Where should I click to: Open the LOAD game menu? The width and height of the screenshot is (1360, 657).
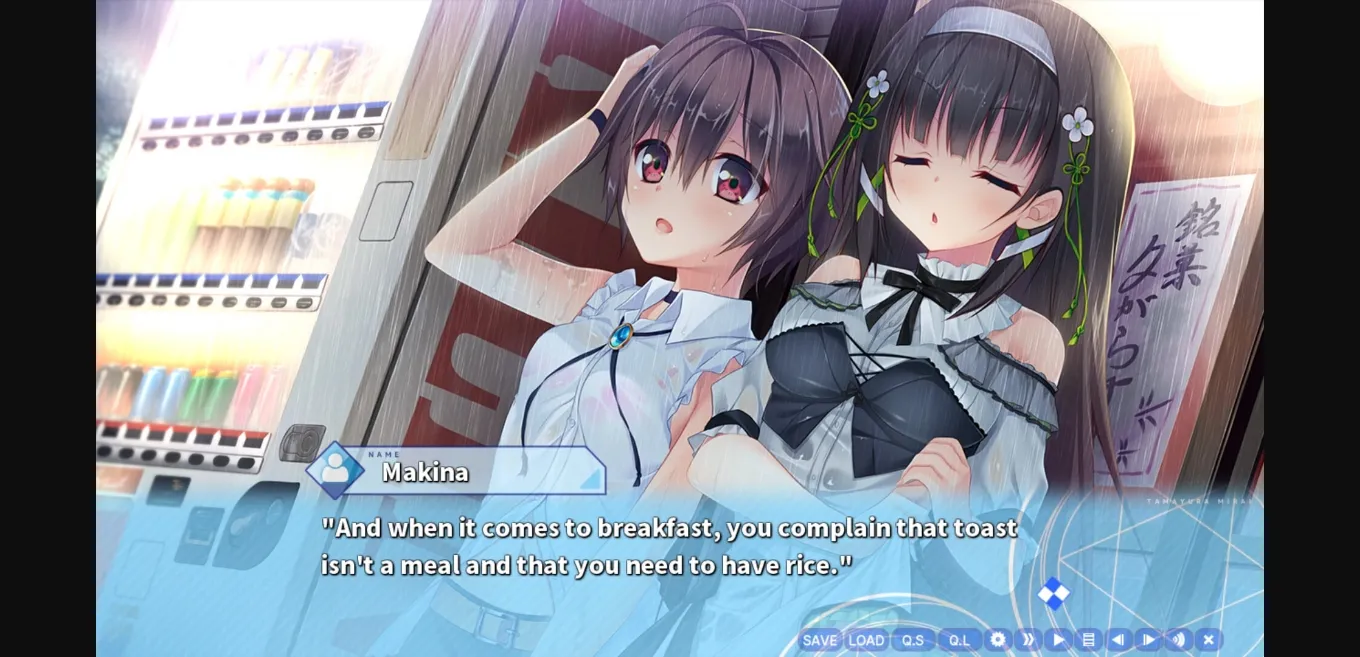coord(866,640)
